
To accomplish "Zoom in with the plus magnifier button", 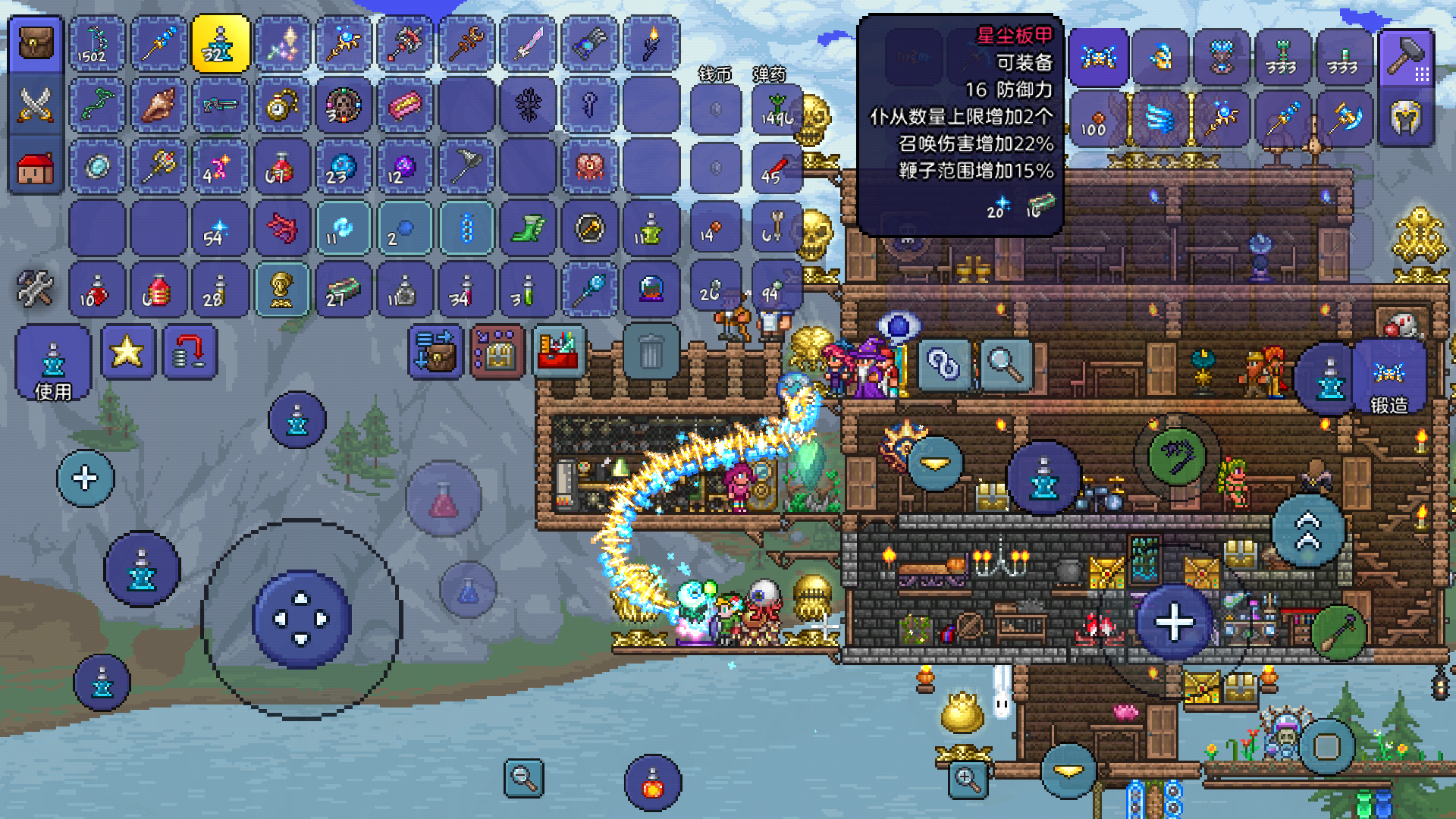I will click(x=968, y=779).
